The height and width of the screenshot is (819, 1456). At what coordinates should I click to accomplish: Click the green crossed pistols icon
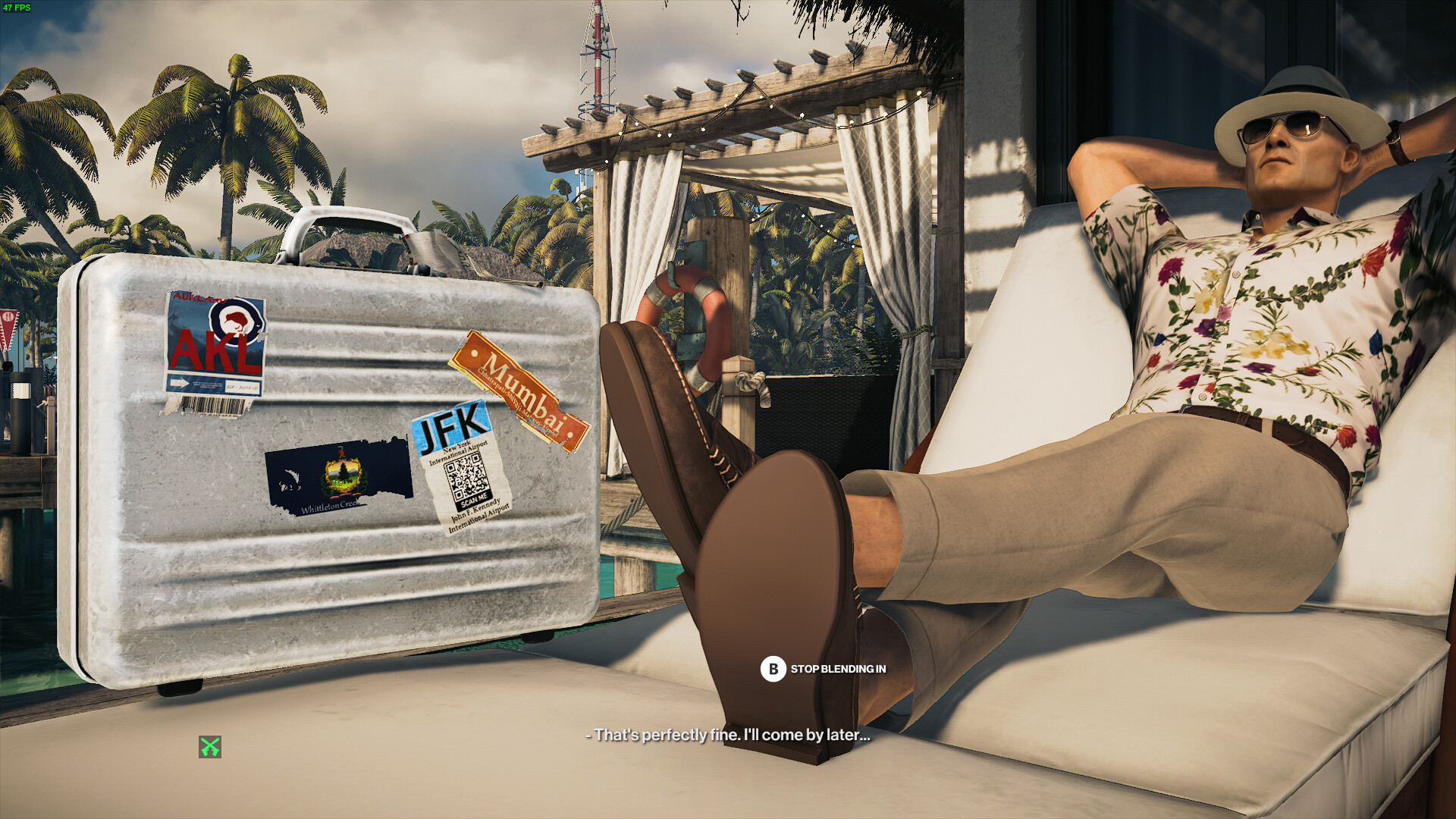[210, 747]
